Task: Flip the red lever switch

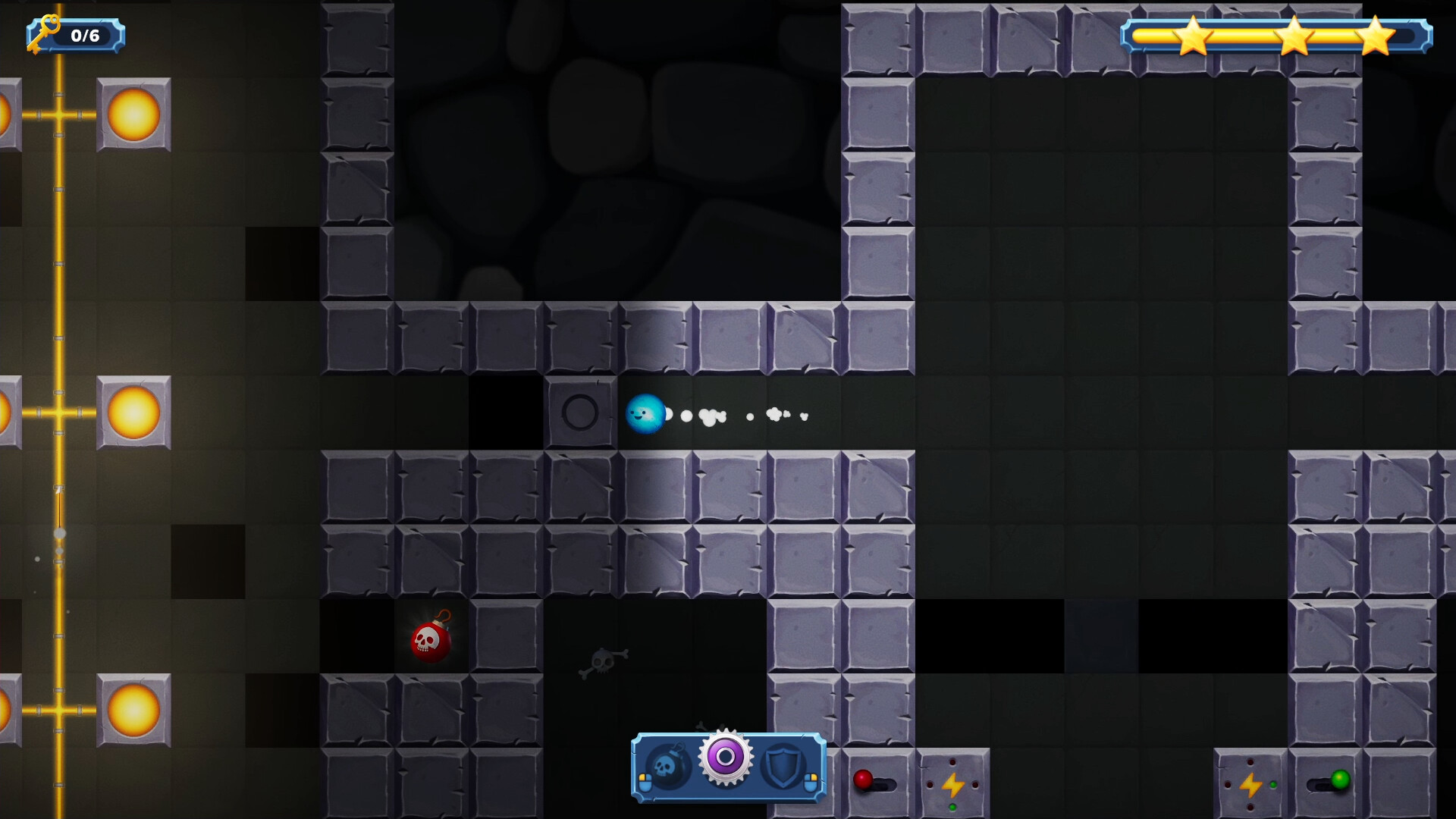Action: click(x=862, y=781)
